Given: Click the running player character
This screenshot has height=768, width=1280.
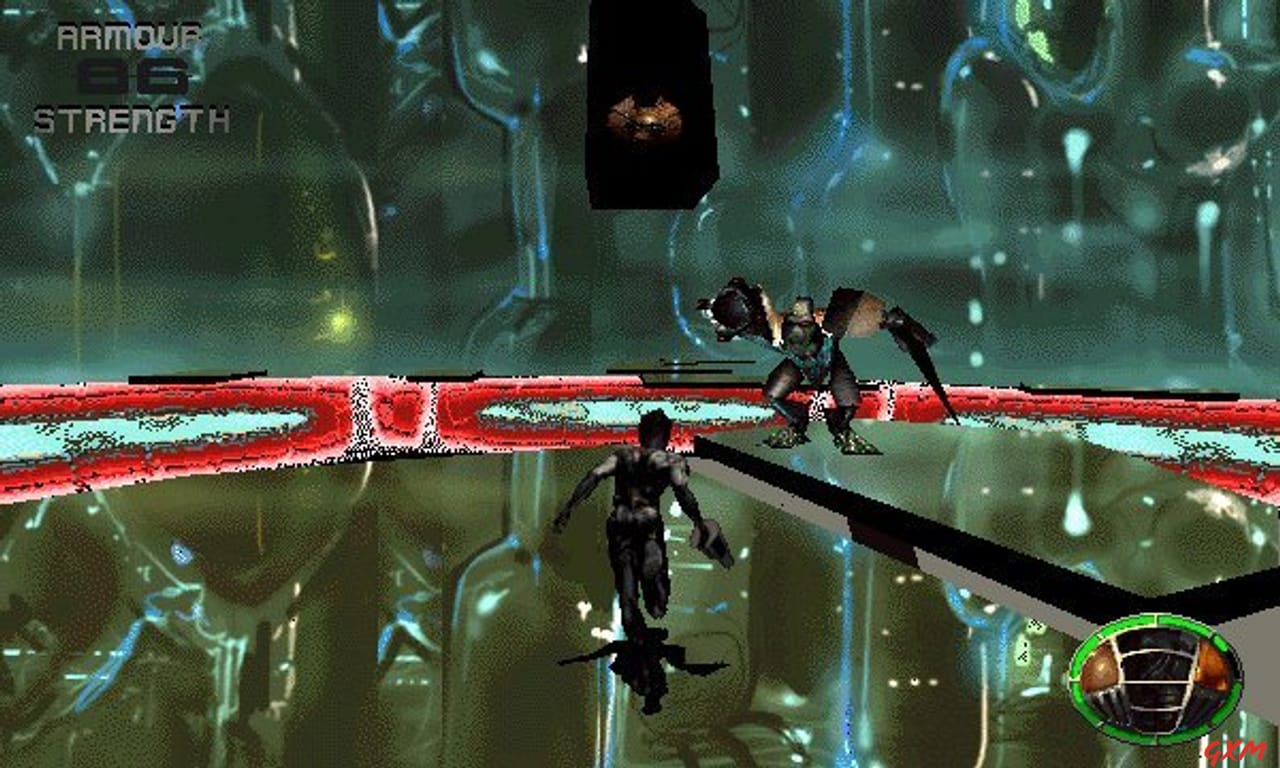Looking at the screenshot, I should coord(640,510).
